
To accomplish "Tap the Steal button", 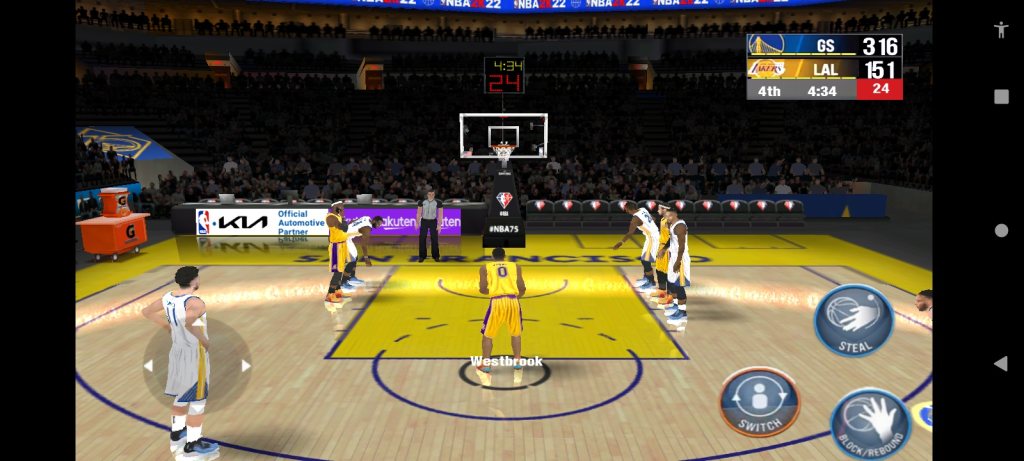I will (853, 321).
